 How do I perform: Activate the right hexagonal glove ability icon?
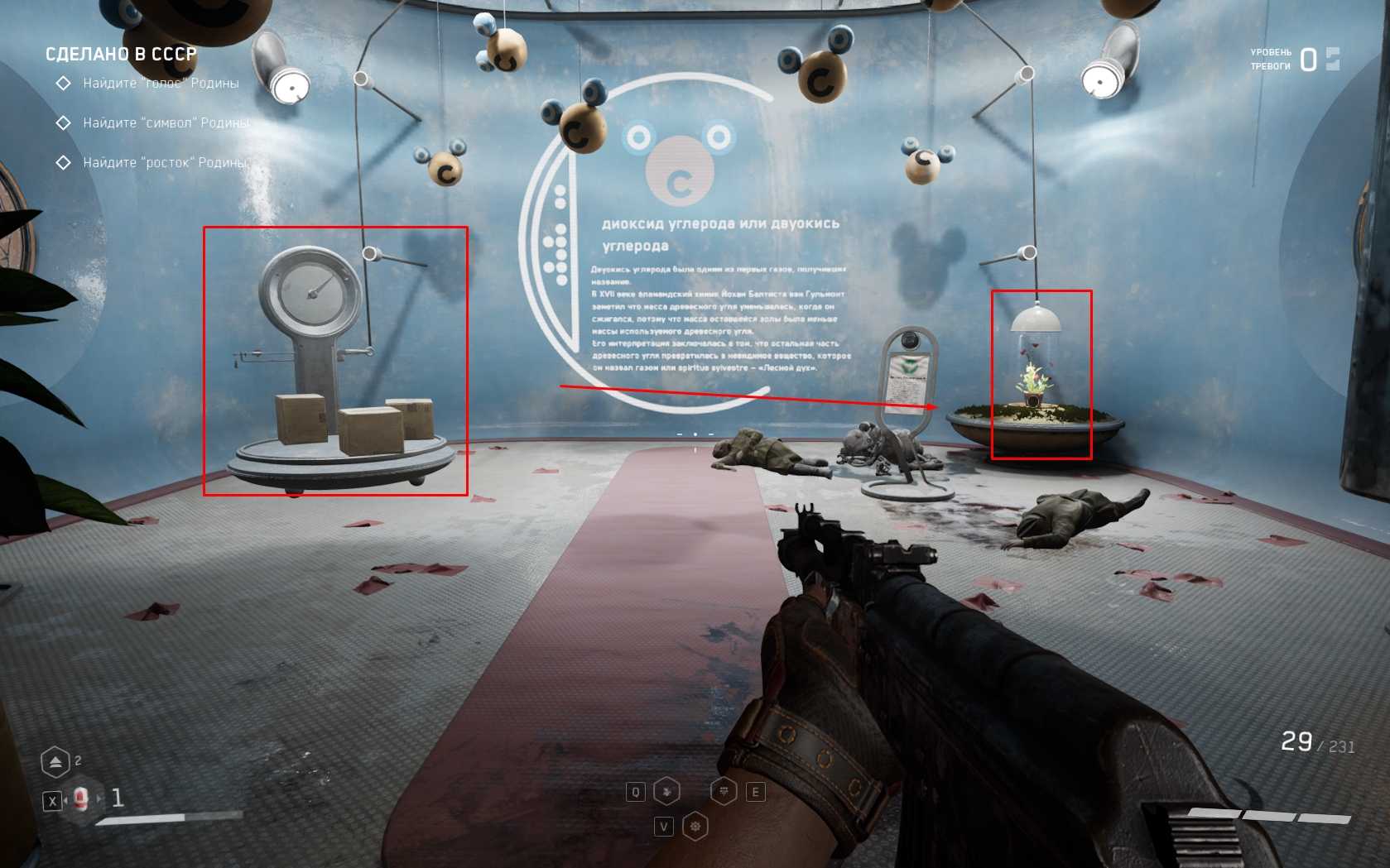point(724,792)
